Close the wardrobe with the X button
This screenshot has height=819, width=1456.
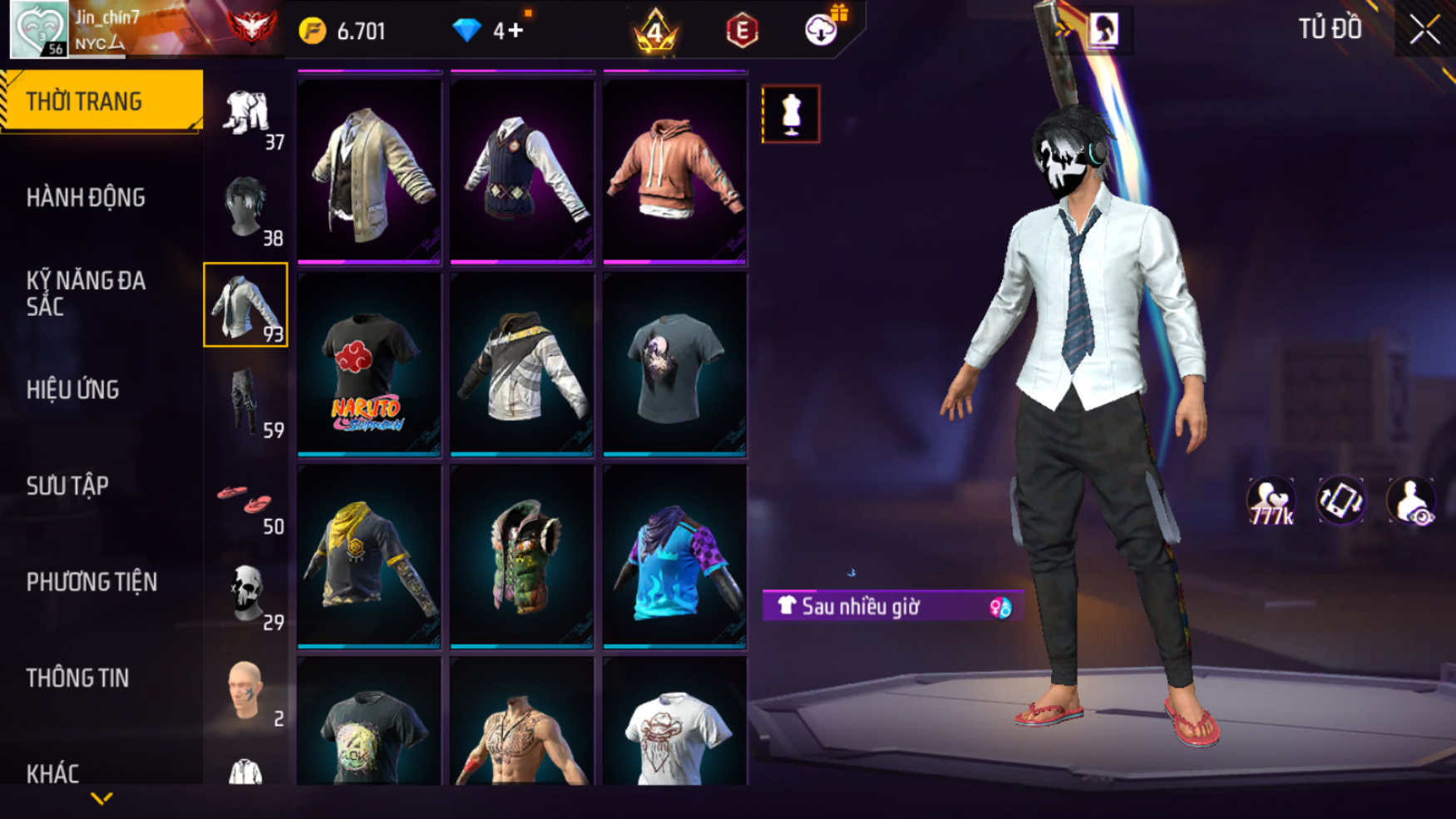[x=1424, y=30]
